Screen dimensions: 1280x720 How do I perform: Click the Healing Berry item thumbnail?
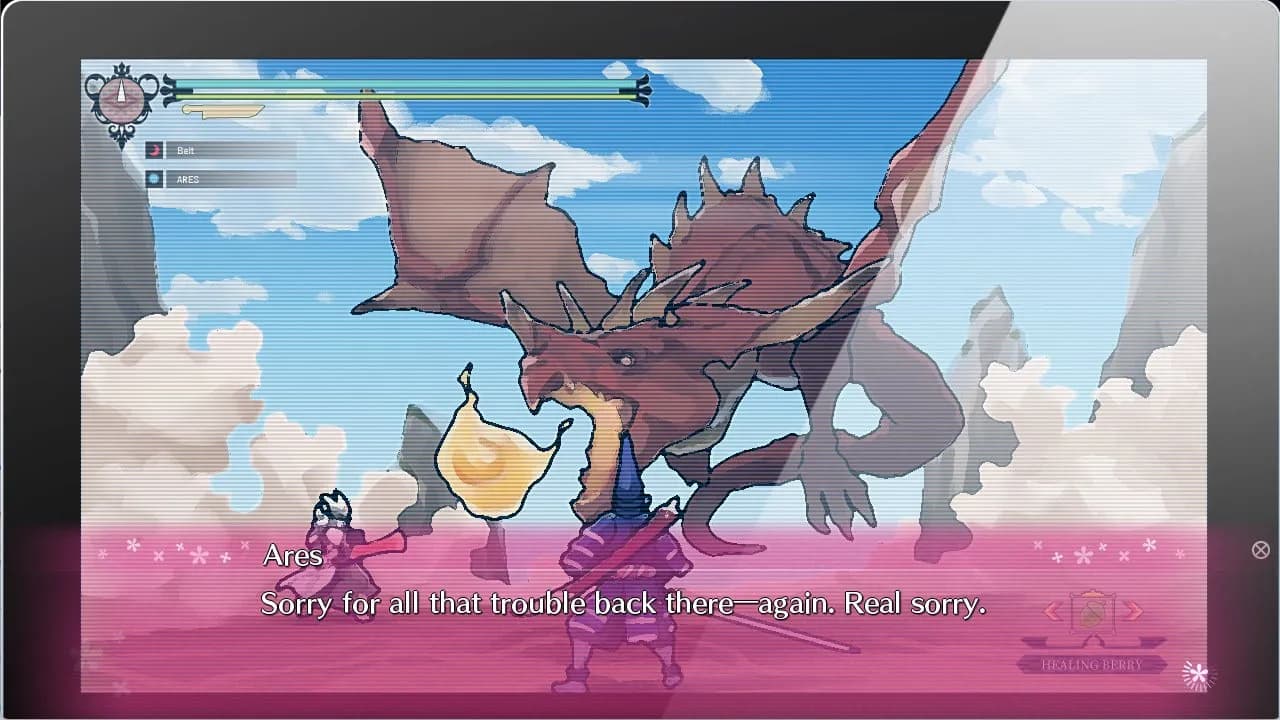pyautogui.click(x=1092, y=612)
